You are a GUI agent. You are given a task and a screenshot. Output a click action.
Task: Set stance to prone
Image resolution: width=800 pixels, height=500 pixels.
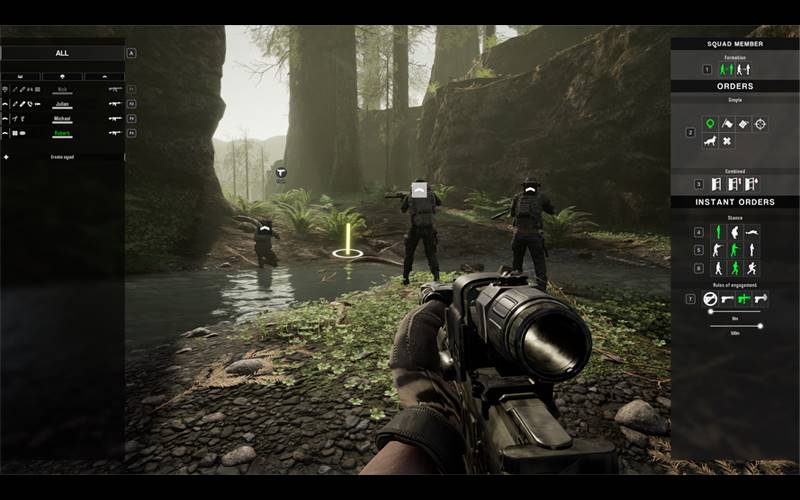[x=752, y=232]
